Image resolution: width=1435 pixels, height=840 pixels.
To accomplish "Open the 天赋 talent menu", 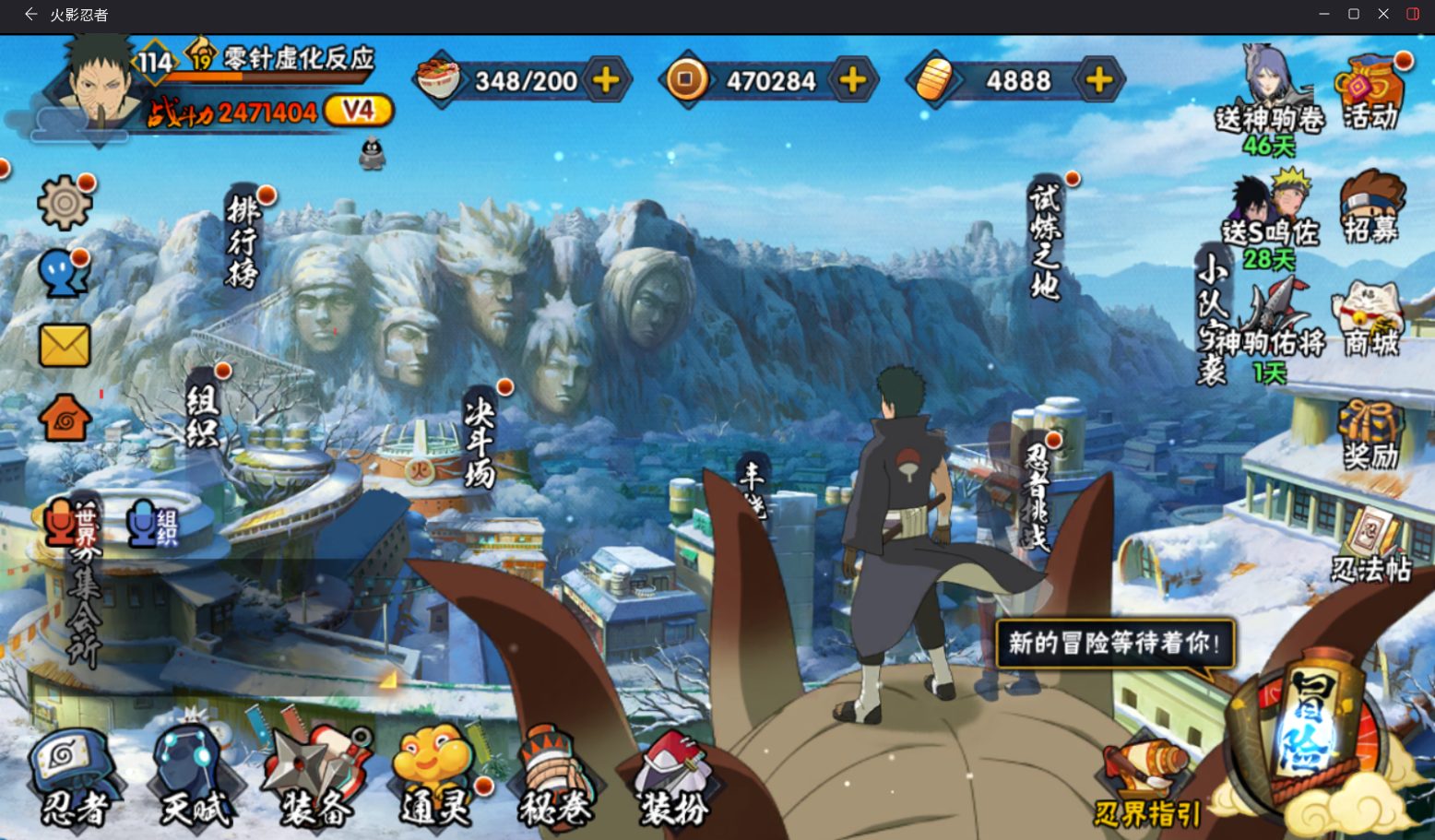I will point(195,779).
